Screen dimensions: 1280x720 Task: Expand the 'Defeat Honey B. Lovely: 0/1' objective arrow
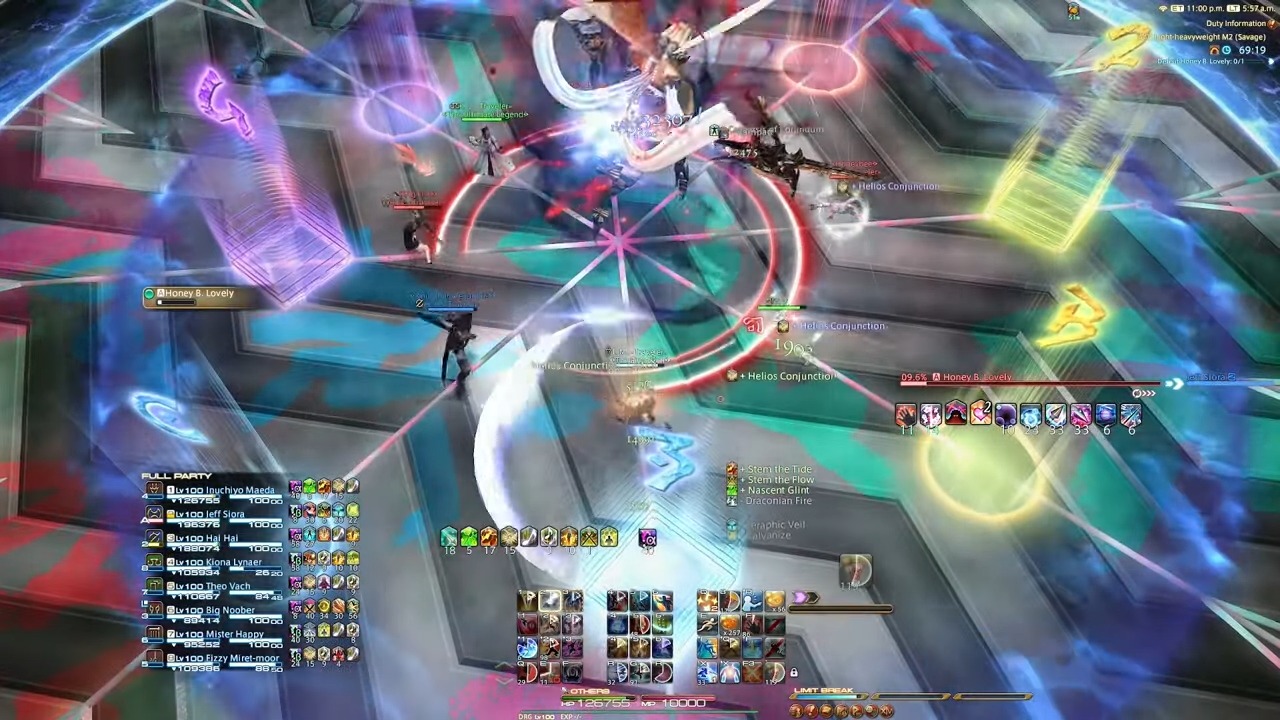click(x=1270, y=61)
